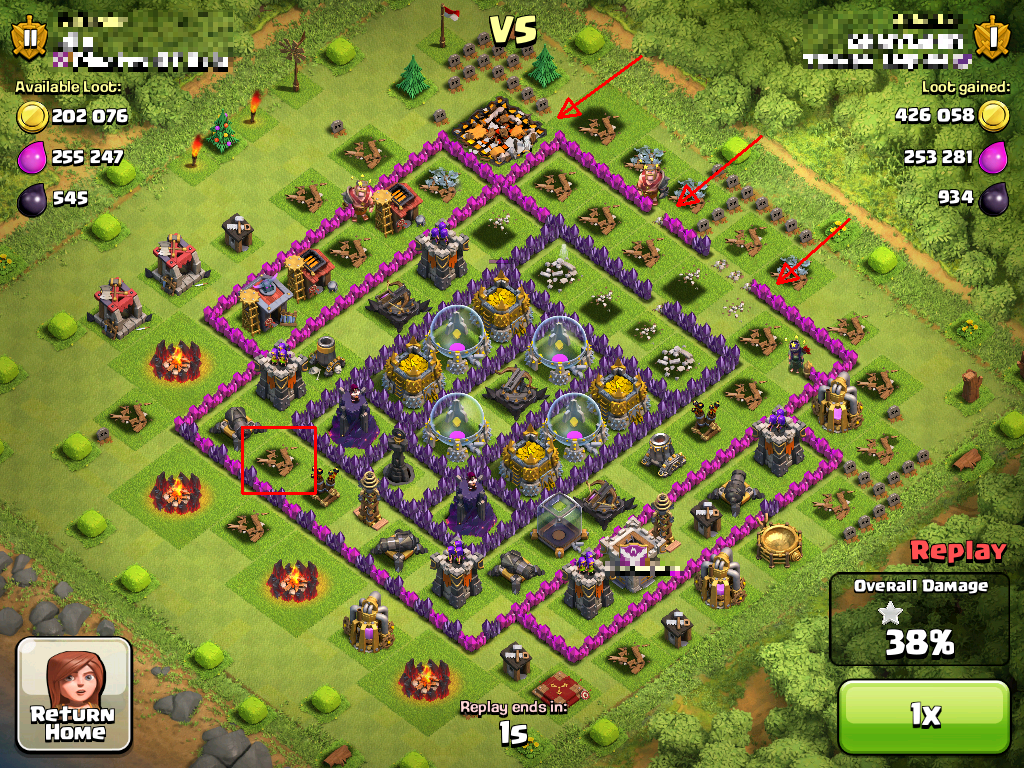
Task: Change the 1x replay speed
Action: tap(923, 715)
